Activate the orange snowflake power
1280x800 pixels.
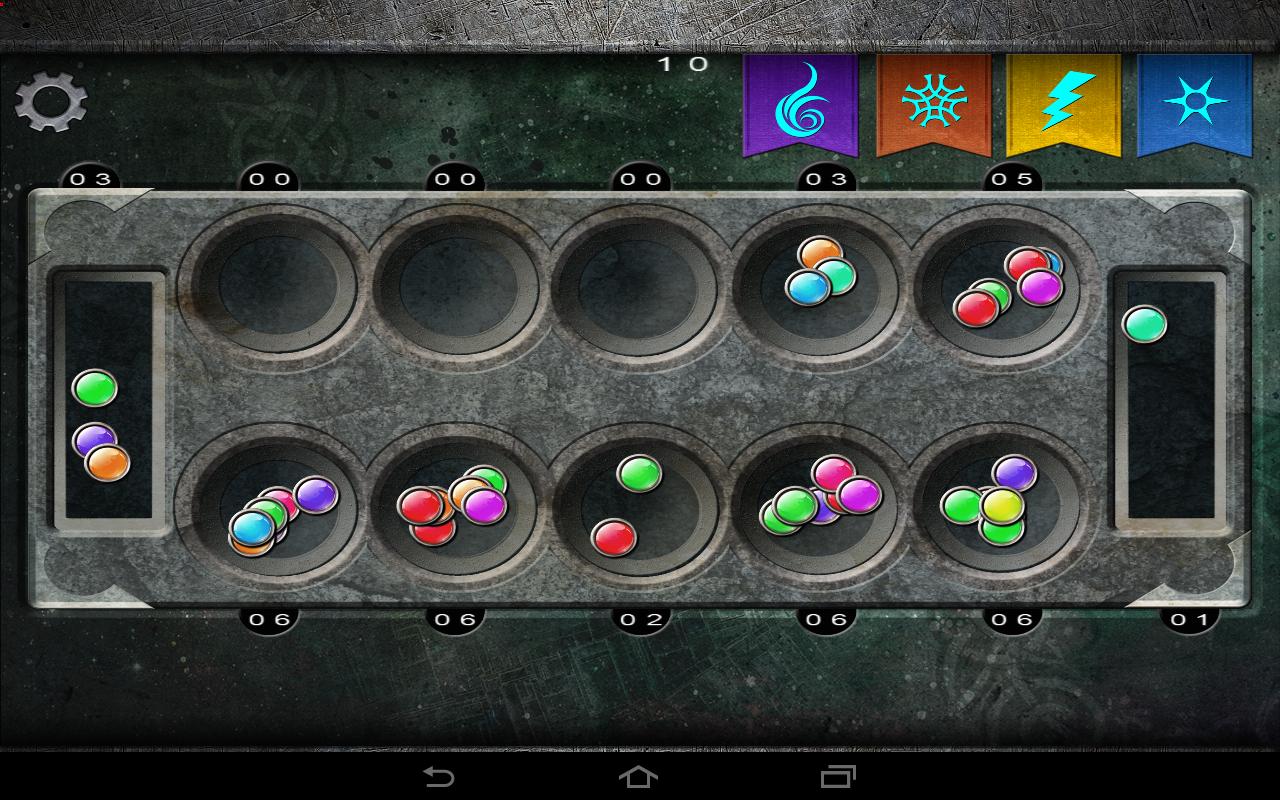[x=935, y=105]
